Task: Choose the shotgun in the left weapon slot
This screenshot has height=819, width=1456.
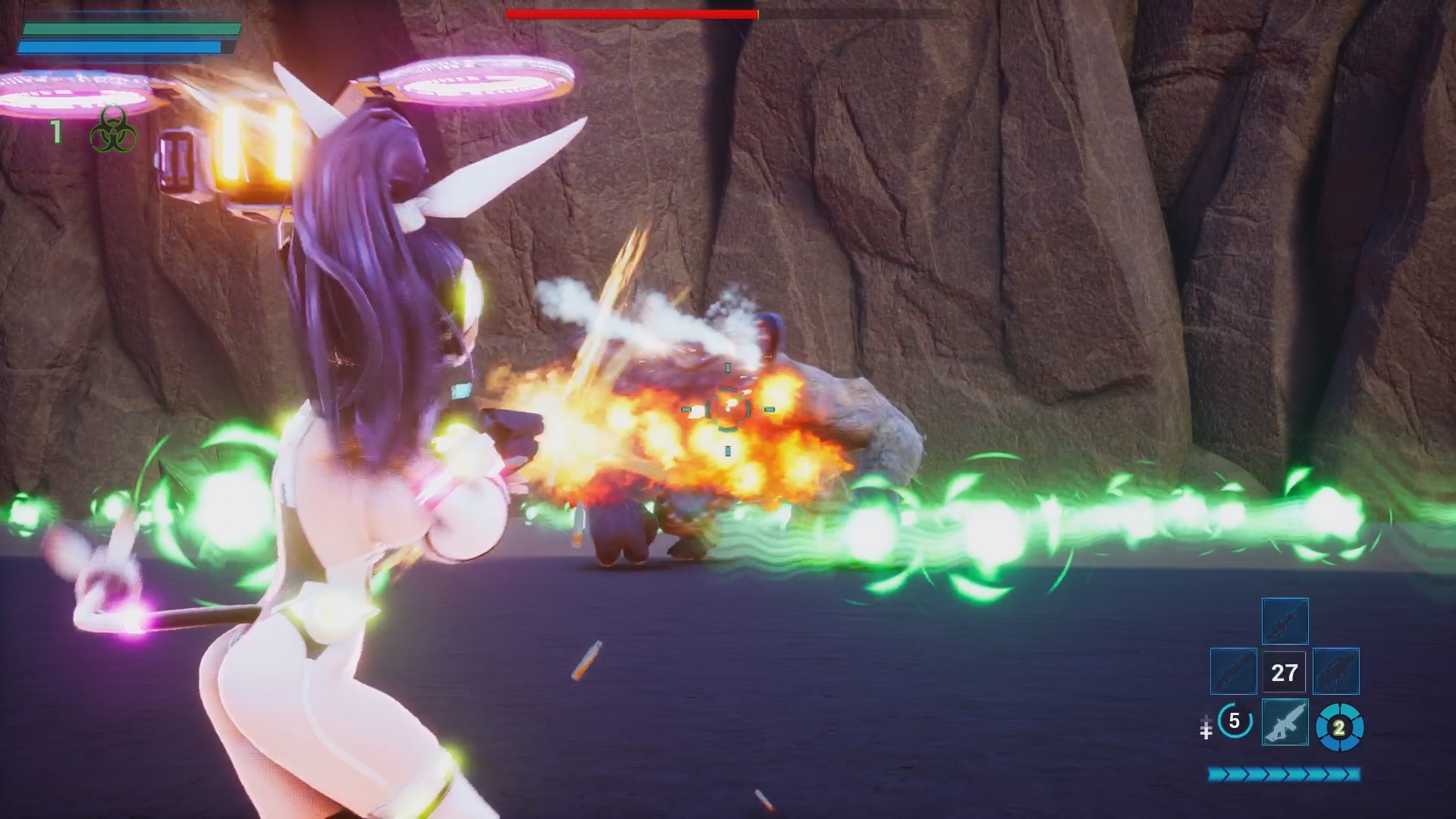Action: (x=1233, y=671)
